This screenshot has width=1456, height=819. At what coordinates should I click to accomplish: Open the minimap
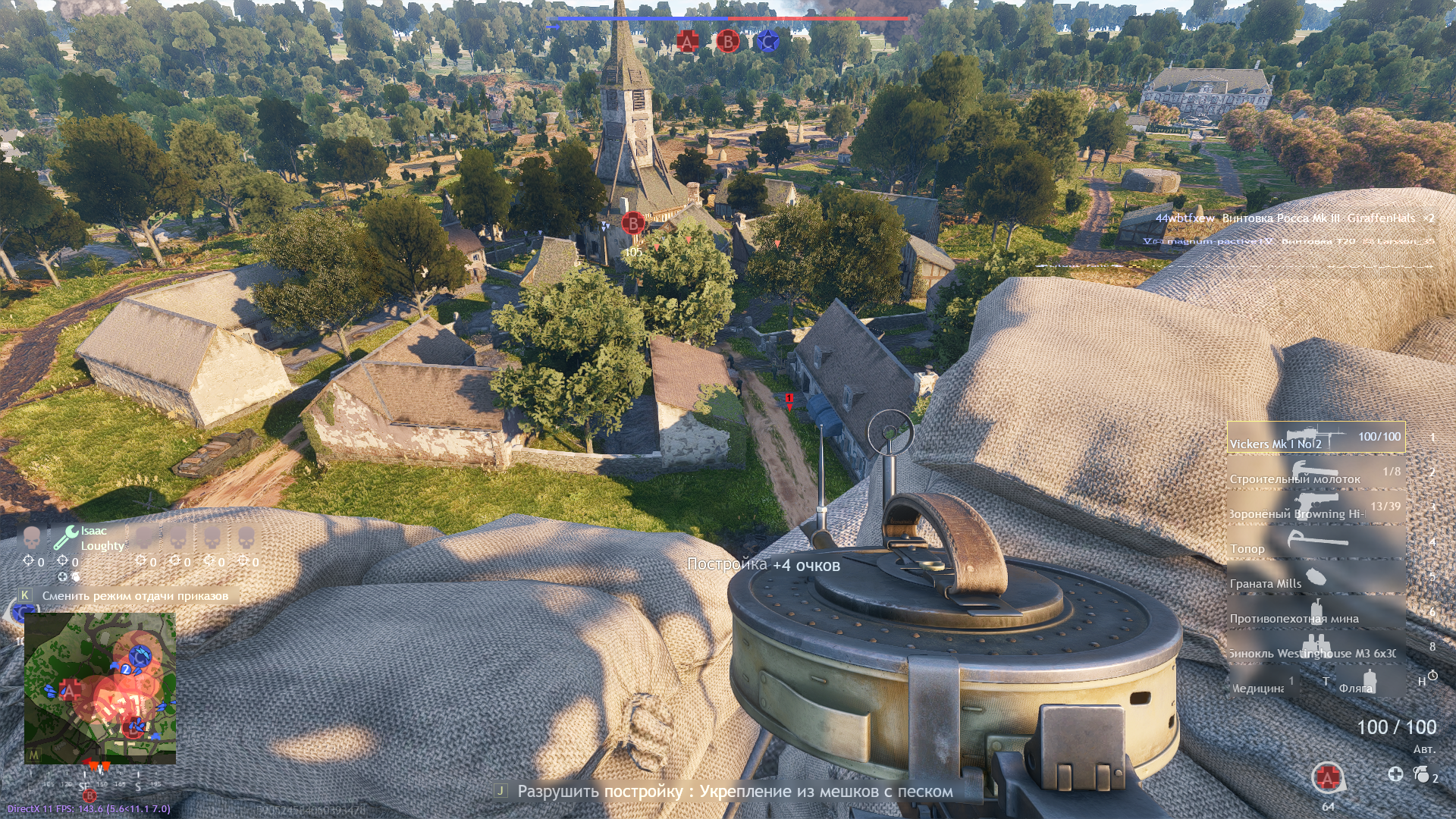coord(100,688)
